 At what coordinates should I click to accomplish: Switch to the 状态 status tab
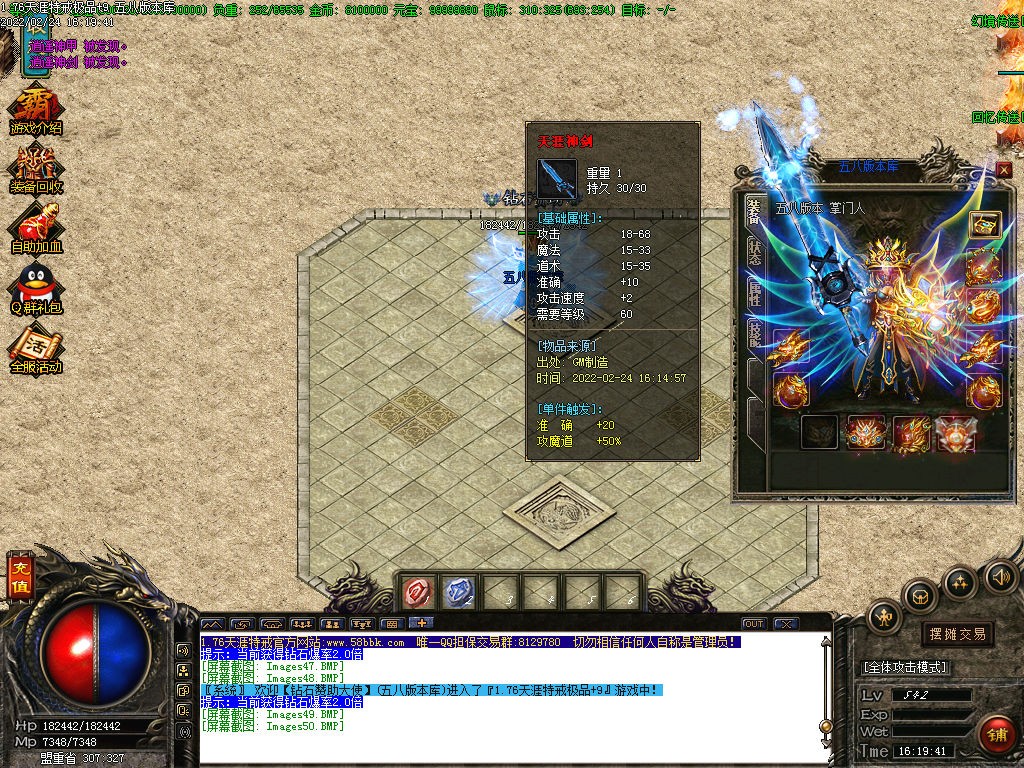click(x=754, y=252)
